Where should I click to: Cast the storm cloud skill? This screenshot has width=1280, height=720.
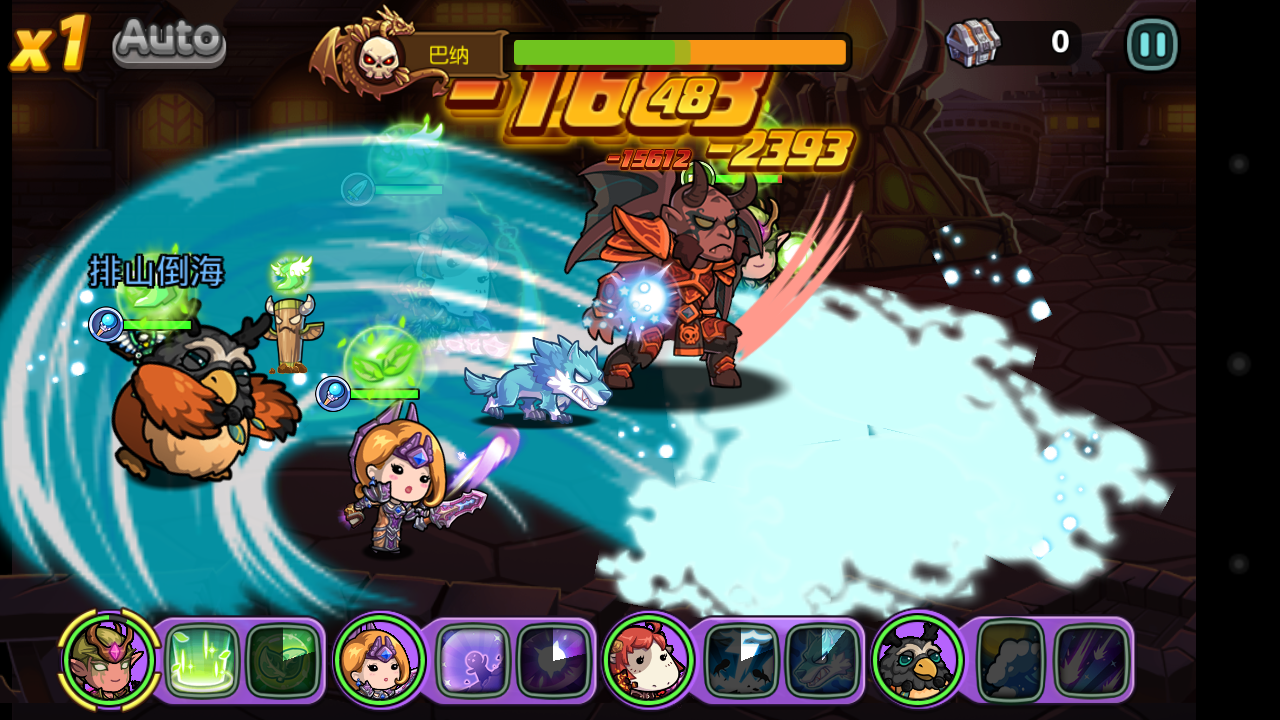click(1011, 660)
